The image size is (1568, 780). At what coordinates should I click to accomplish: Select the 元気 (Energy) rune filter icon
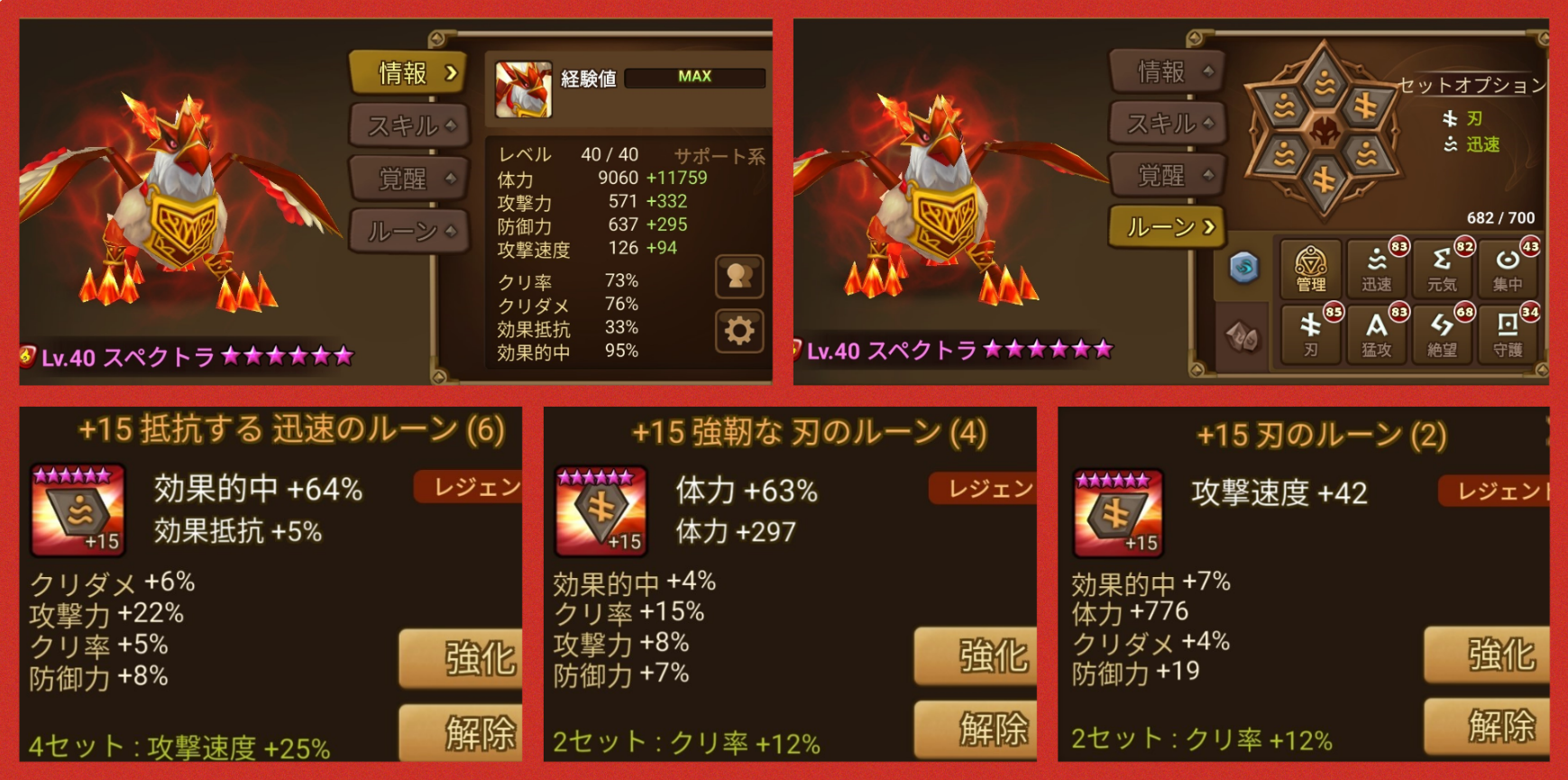tap(1443, 267)
